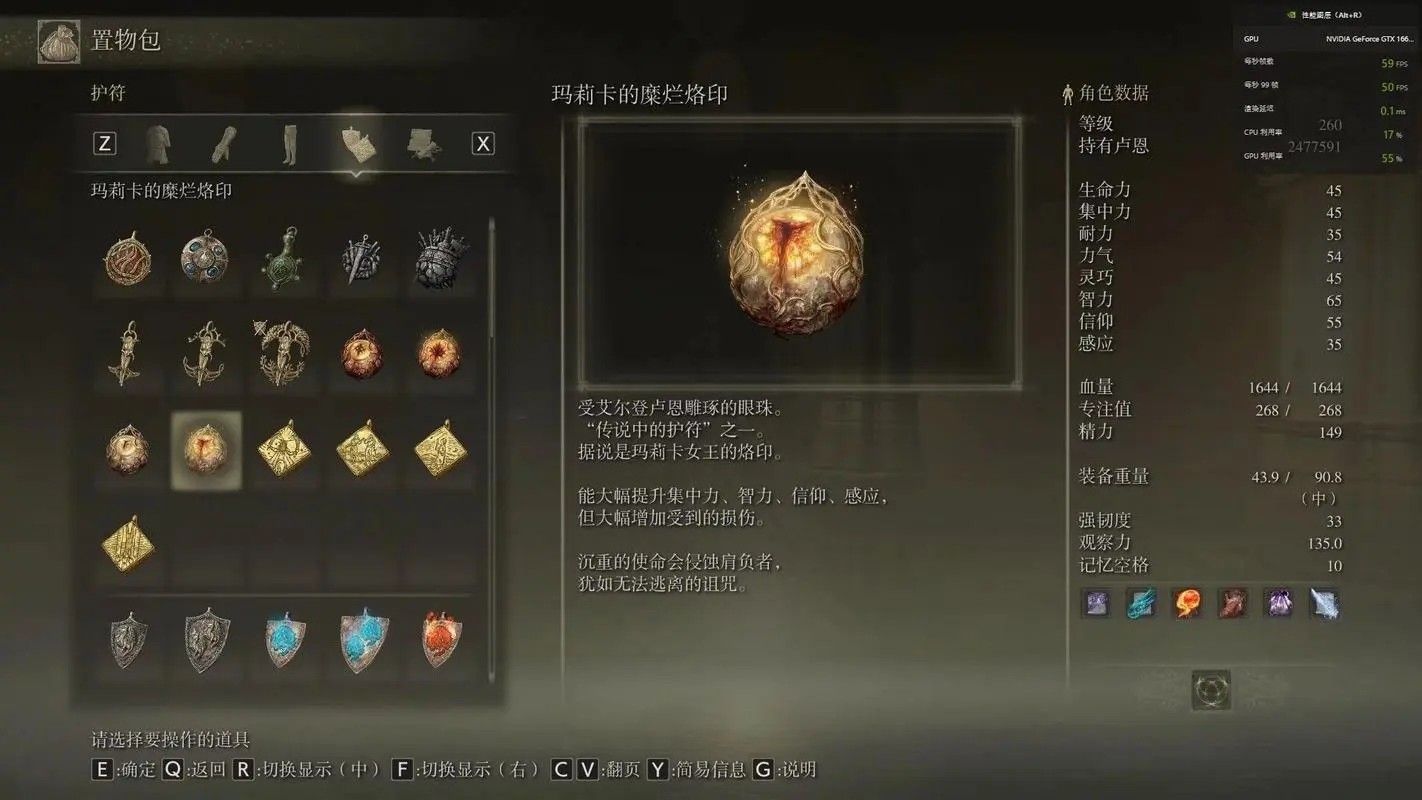Select the fiery orange spell memory slot icon
This screenshot has height=800, width=1422.
(x=1187, y=602)
